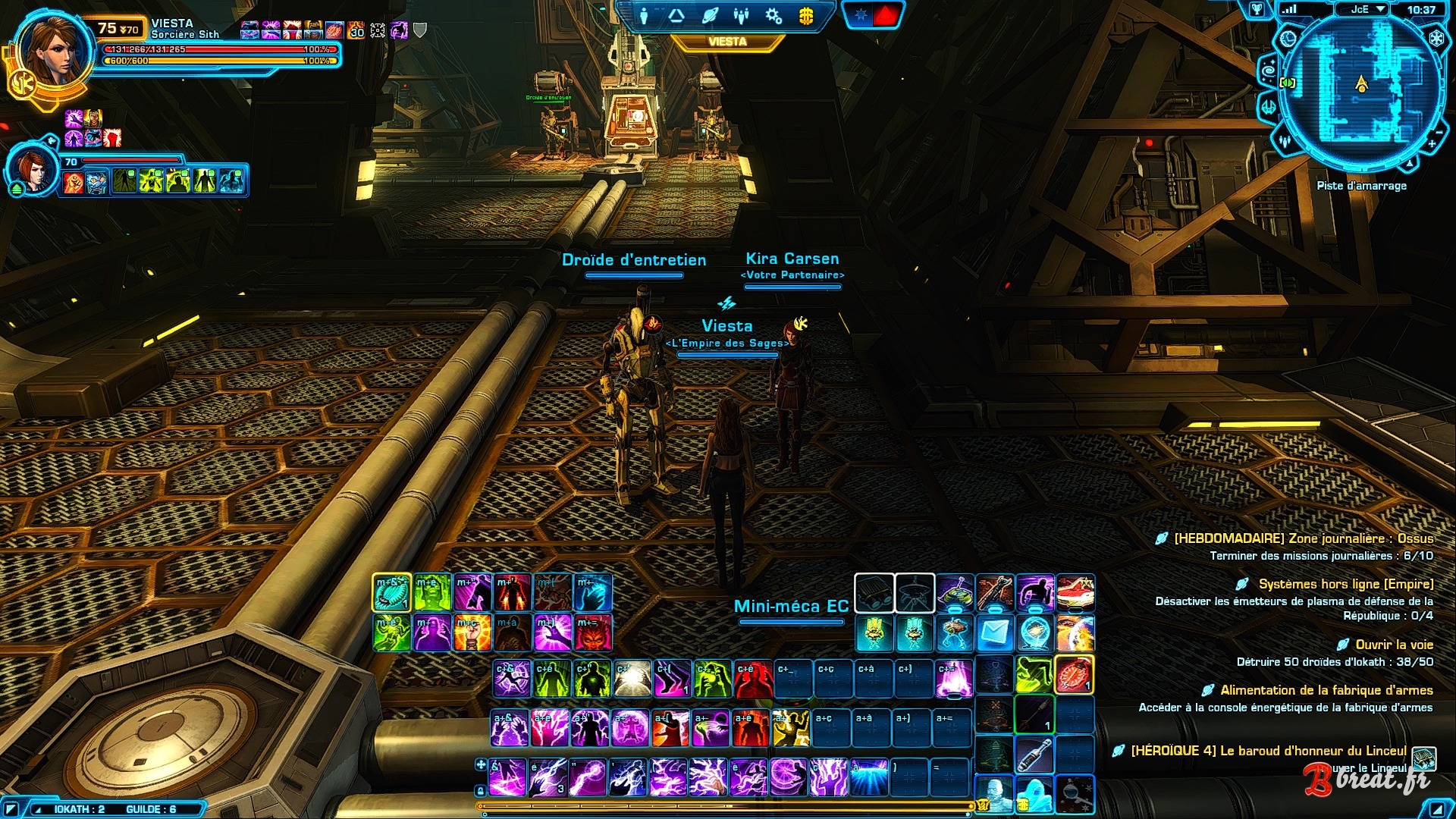The height and width of the screenshot is (819, 1456).
Task: Select the companion portrait frame
Action: 32,168
